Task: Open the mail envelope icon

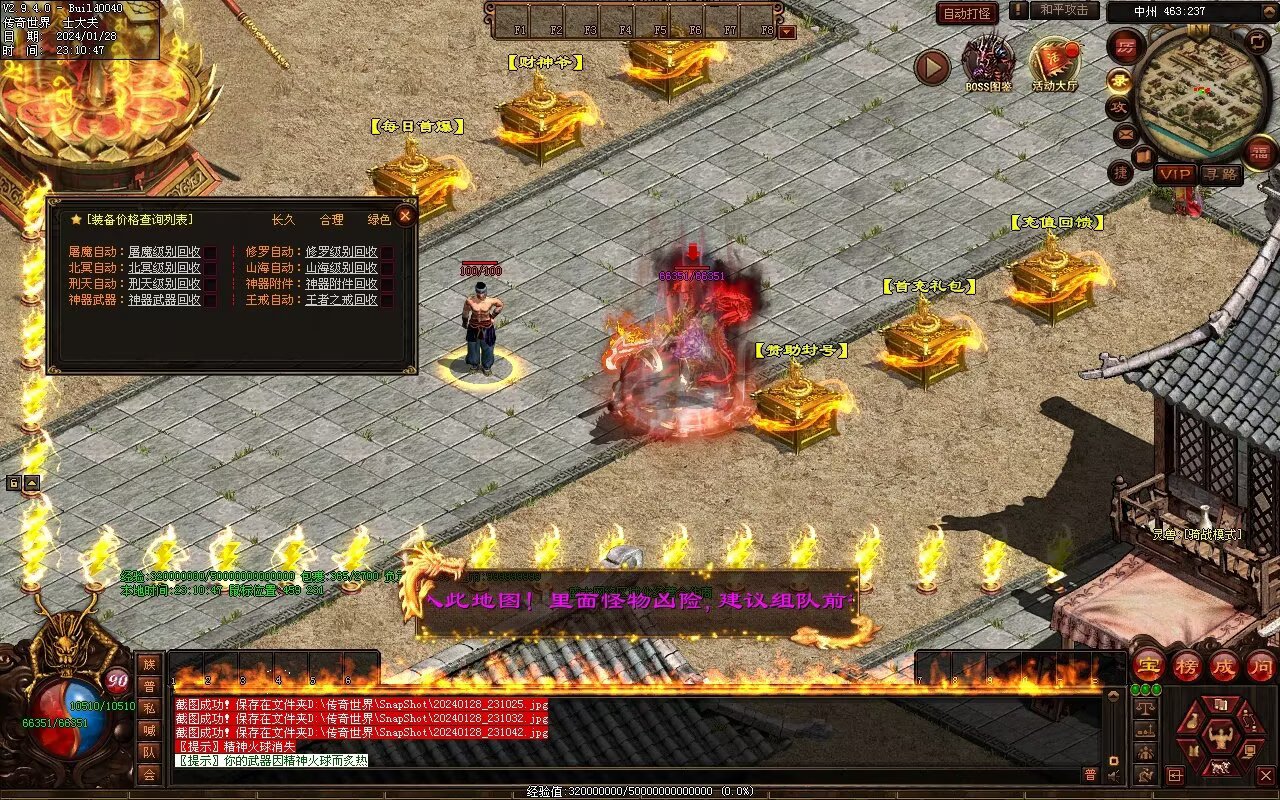Action: 1125,133
